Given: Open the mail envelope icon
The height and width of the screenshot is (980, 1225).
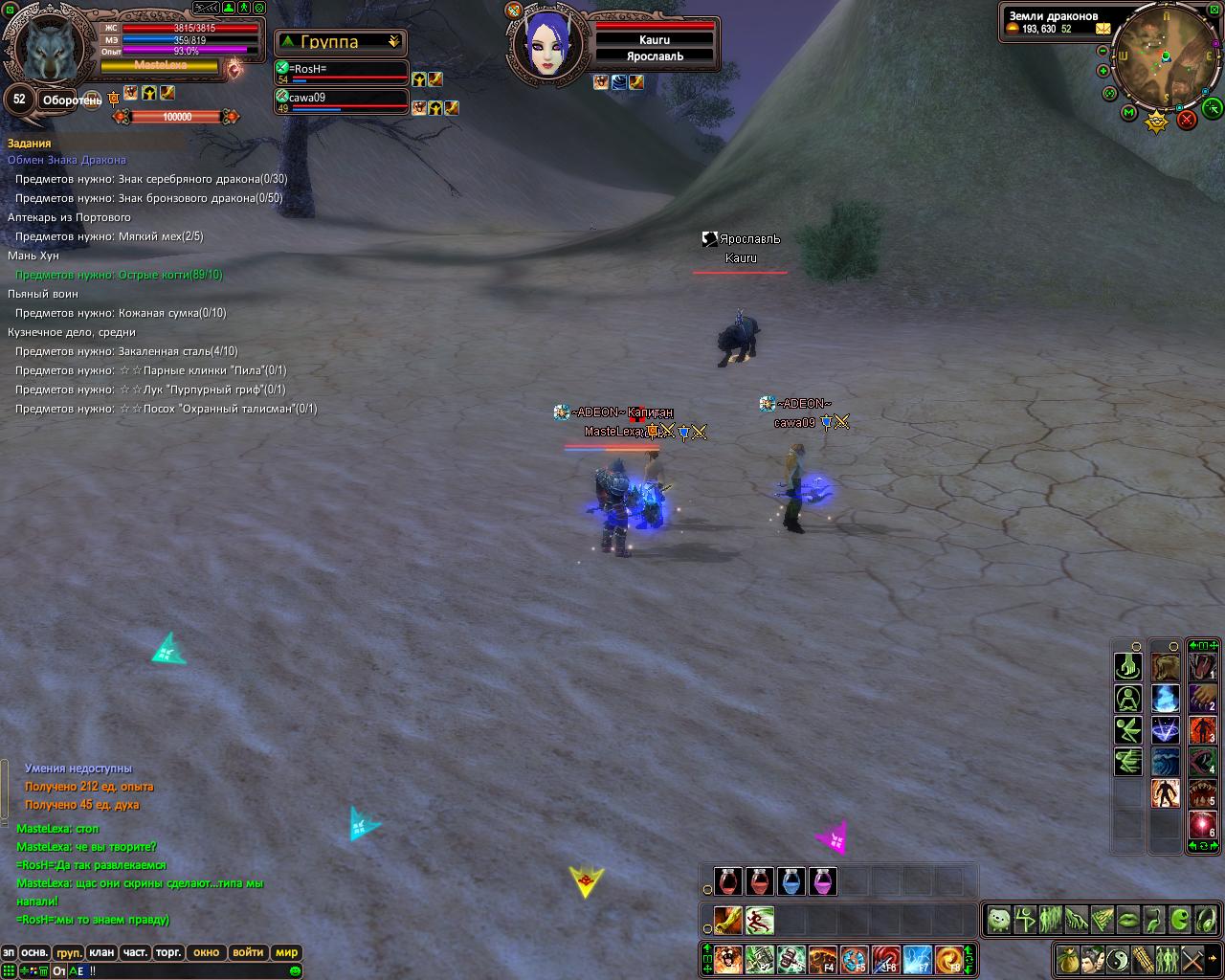Looking at the screenshot, I should click(1103, 29).
